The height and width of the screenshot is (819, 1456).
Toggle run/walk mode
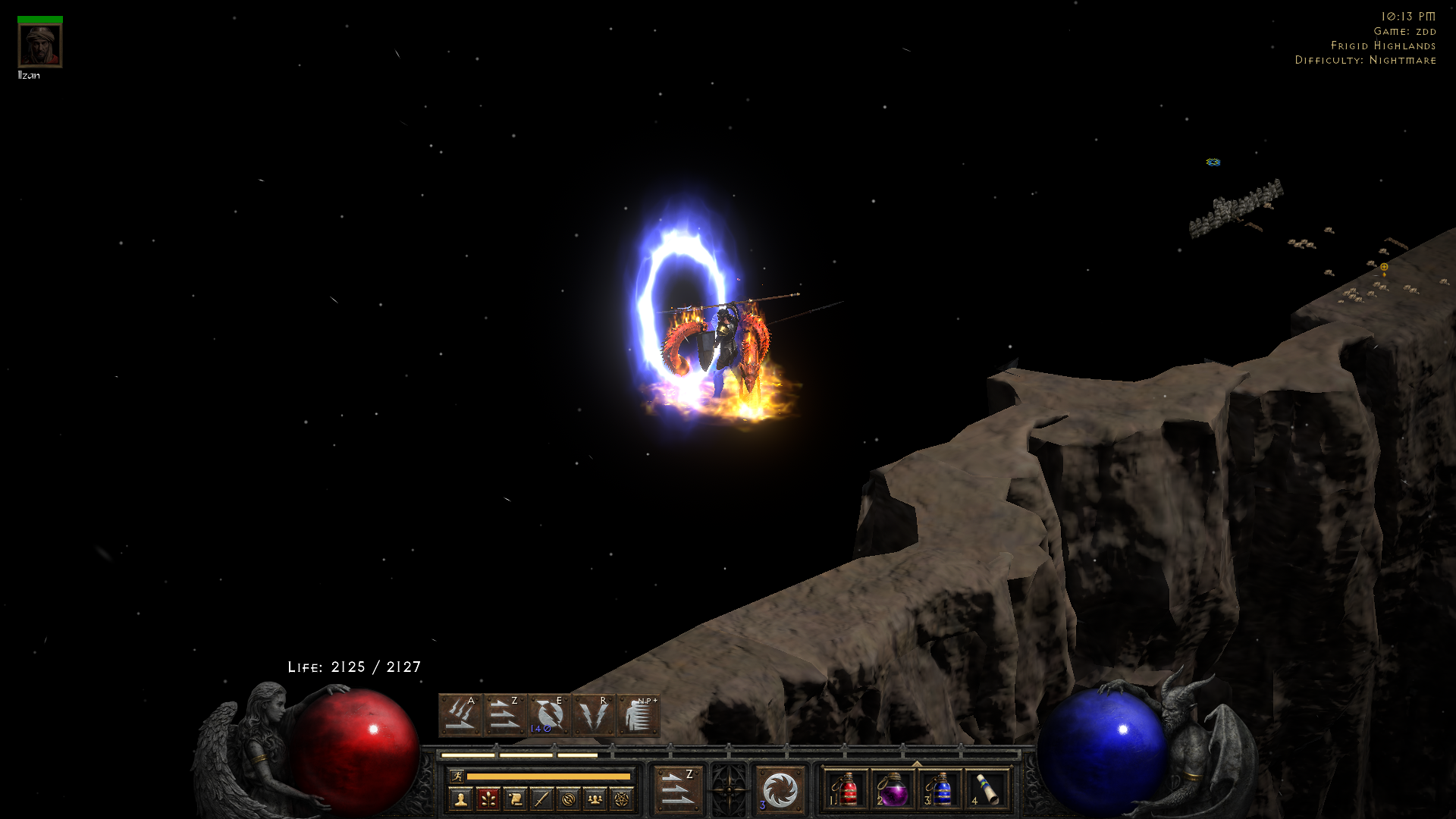[460, 776]
